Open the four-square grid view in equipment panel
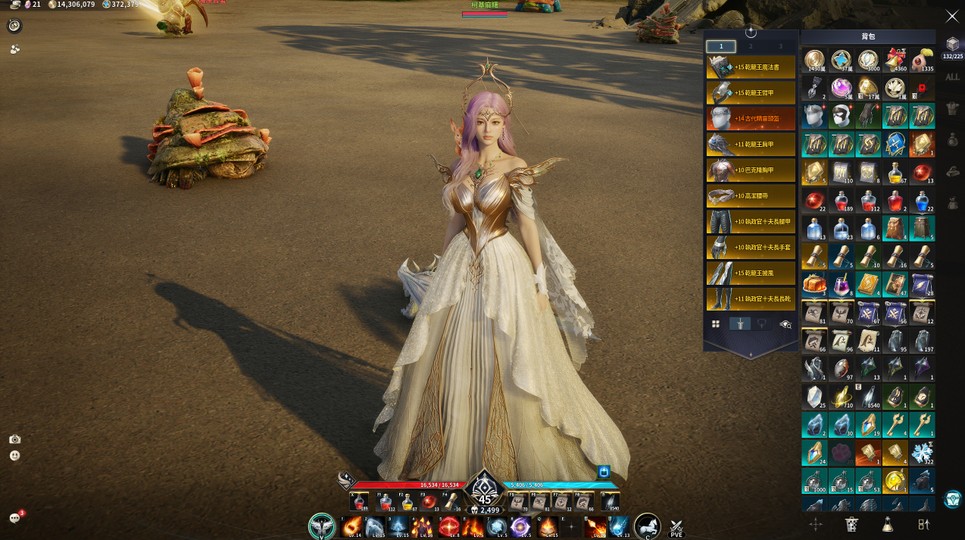Image resolution: width=965 pixels, height=540 pixels. 716,324
